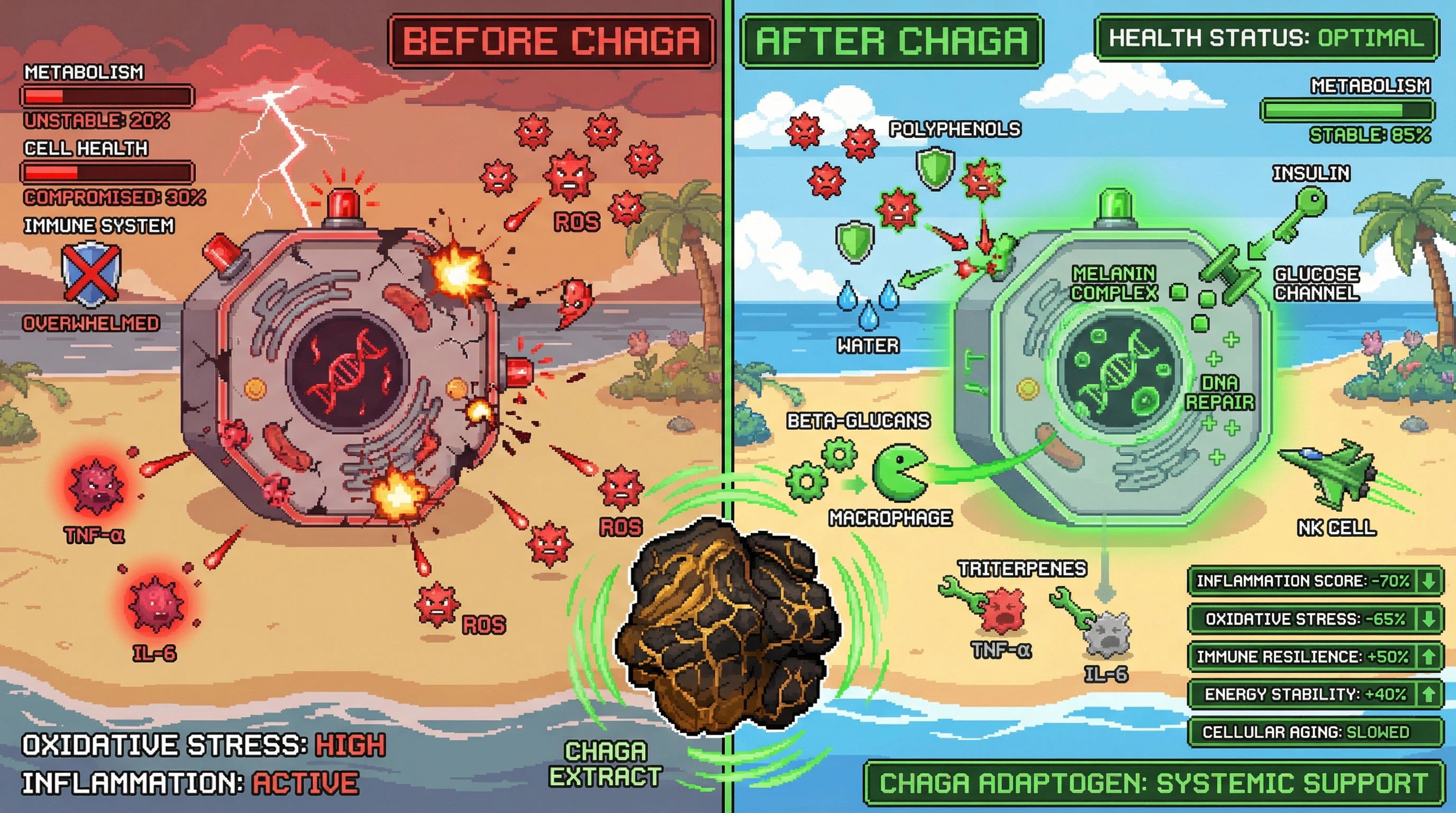This screenshot has height=813, width=1456.
Task: Select the Energy Stability +40% row
Action: [x=1315, y=694]
